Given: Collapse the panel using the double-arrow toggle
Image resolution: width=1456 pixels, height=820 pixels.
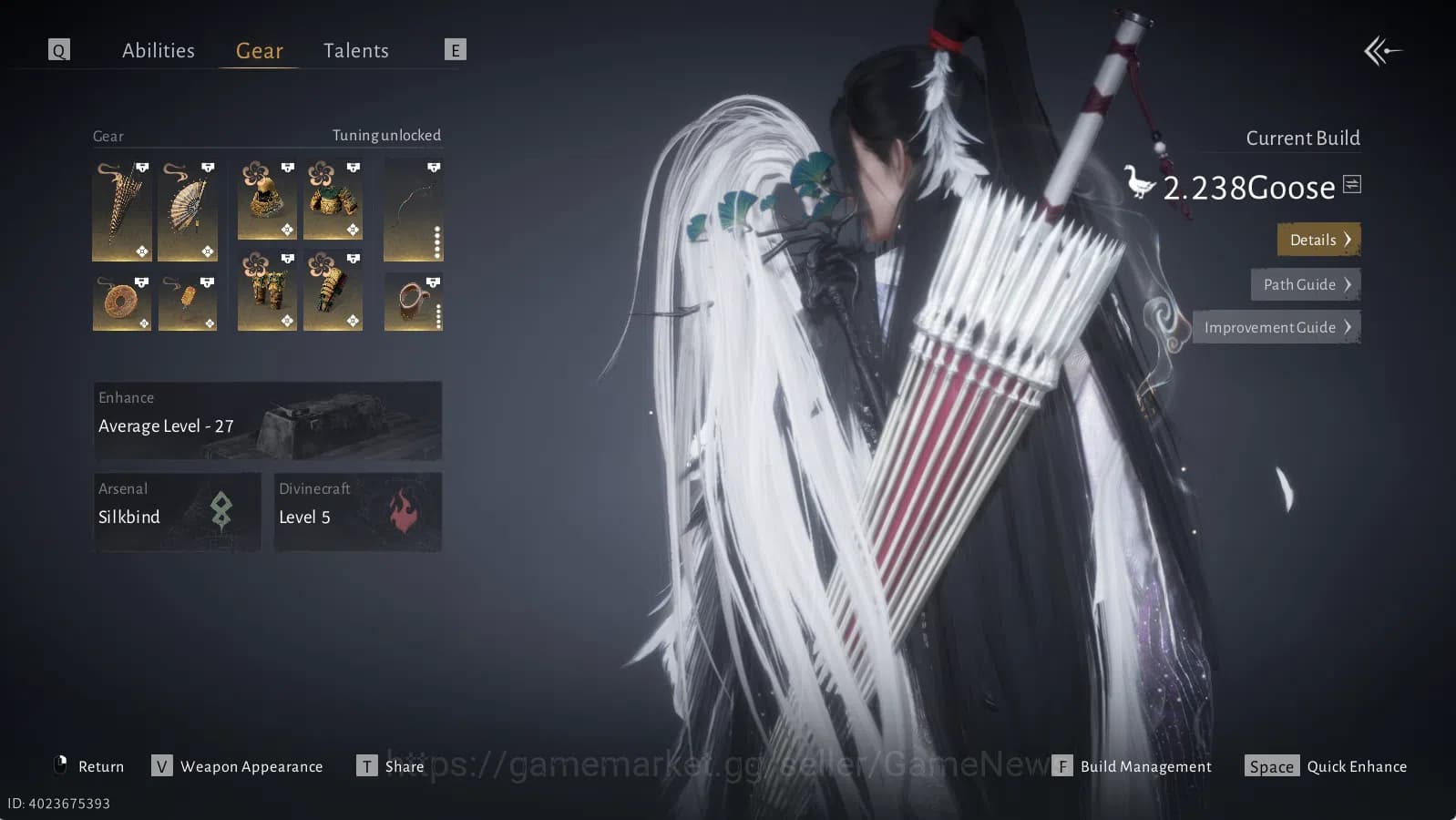Looking at the screenshot, I should 1383,52.
